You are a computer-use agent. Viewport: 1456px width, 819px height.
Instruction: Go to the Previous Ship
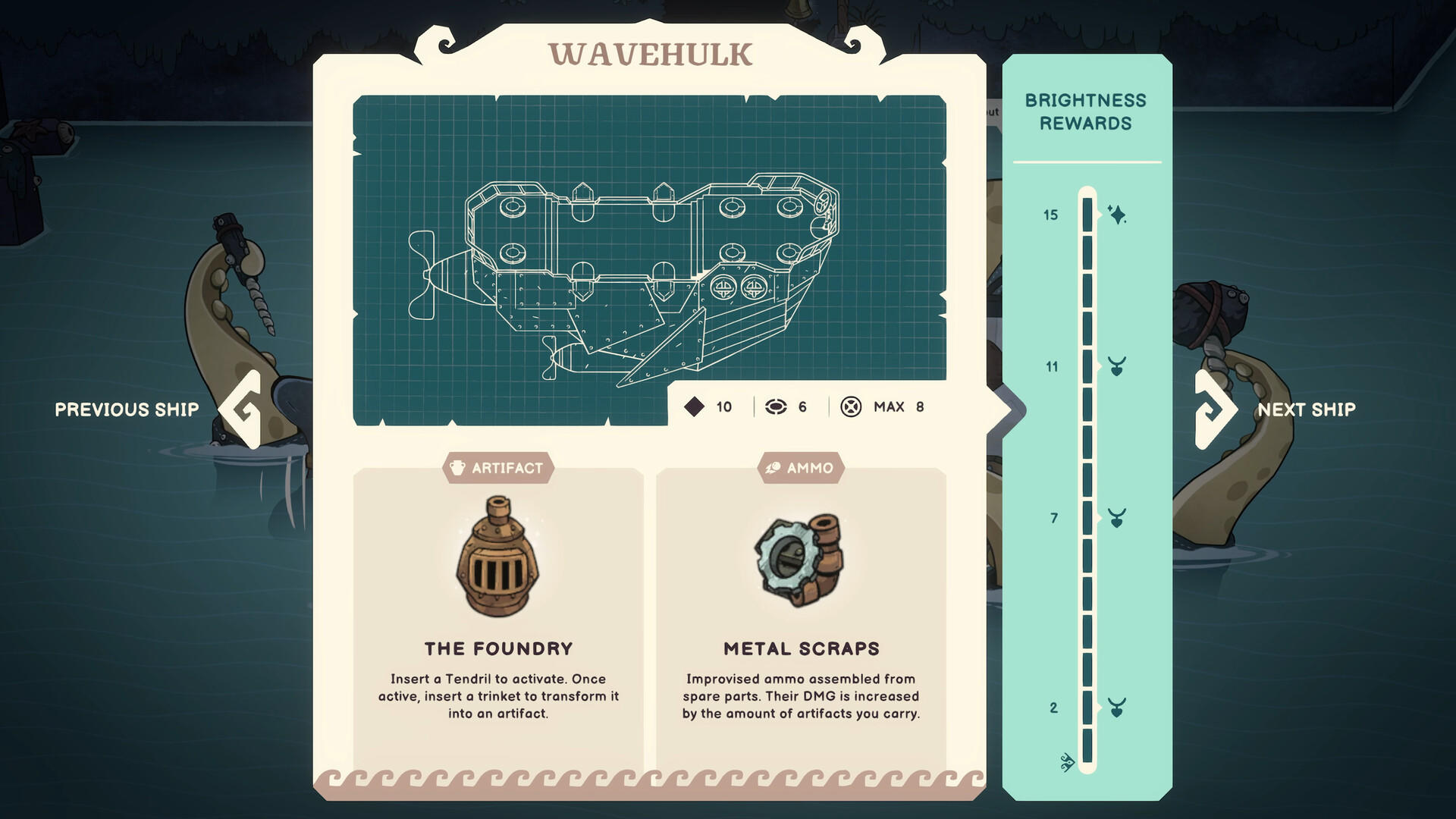pyautogui.click(x=126, y=409)
